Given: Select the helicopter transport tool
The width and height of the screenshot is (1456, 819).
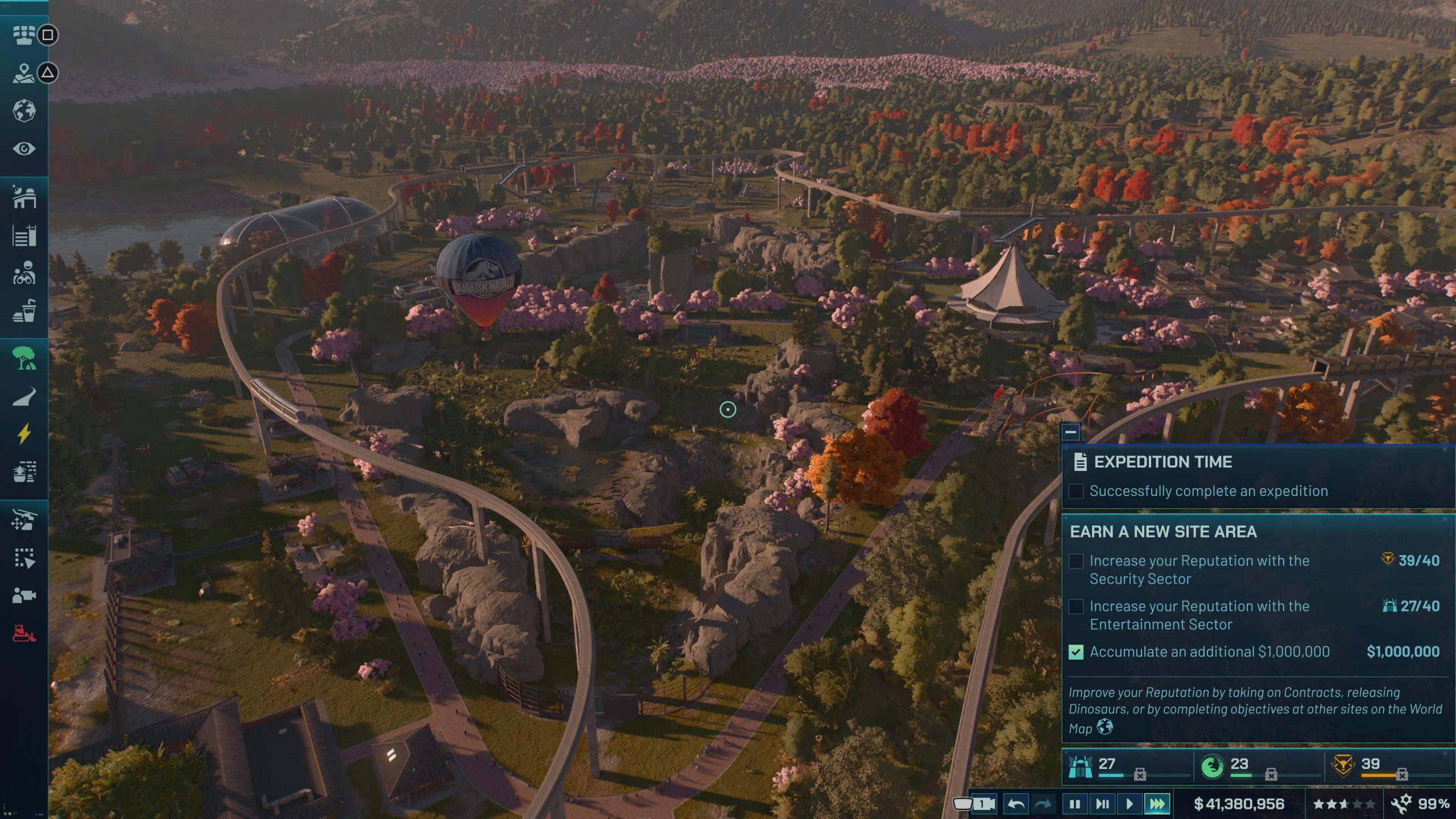Looking at the screenshot, I should point(24,520).
